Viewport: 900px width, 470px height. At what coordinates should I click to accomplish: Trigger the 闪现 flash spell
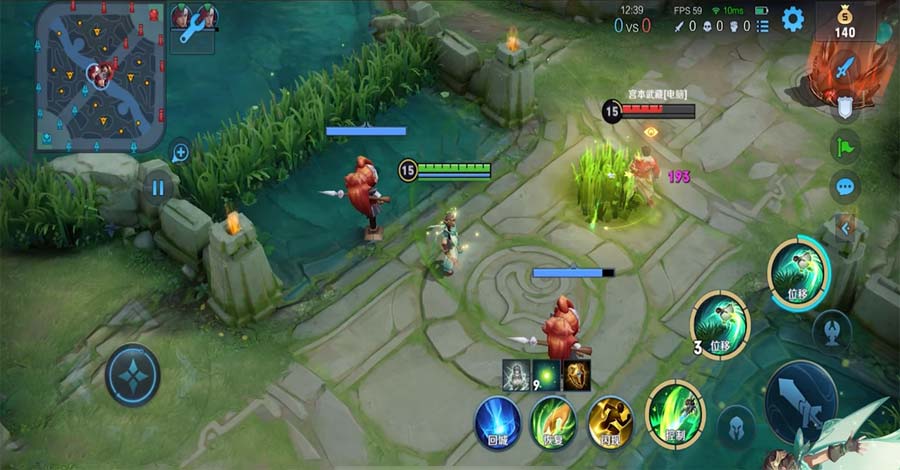pyautogui.click(x=610, y=421)
